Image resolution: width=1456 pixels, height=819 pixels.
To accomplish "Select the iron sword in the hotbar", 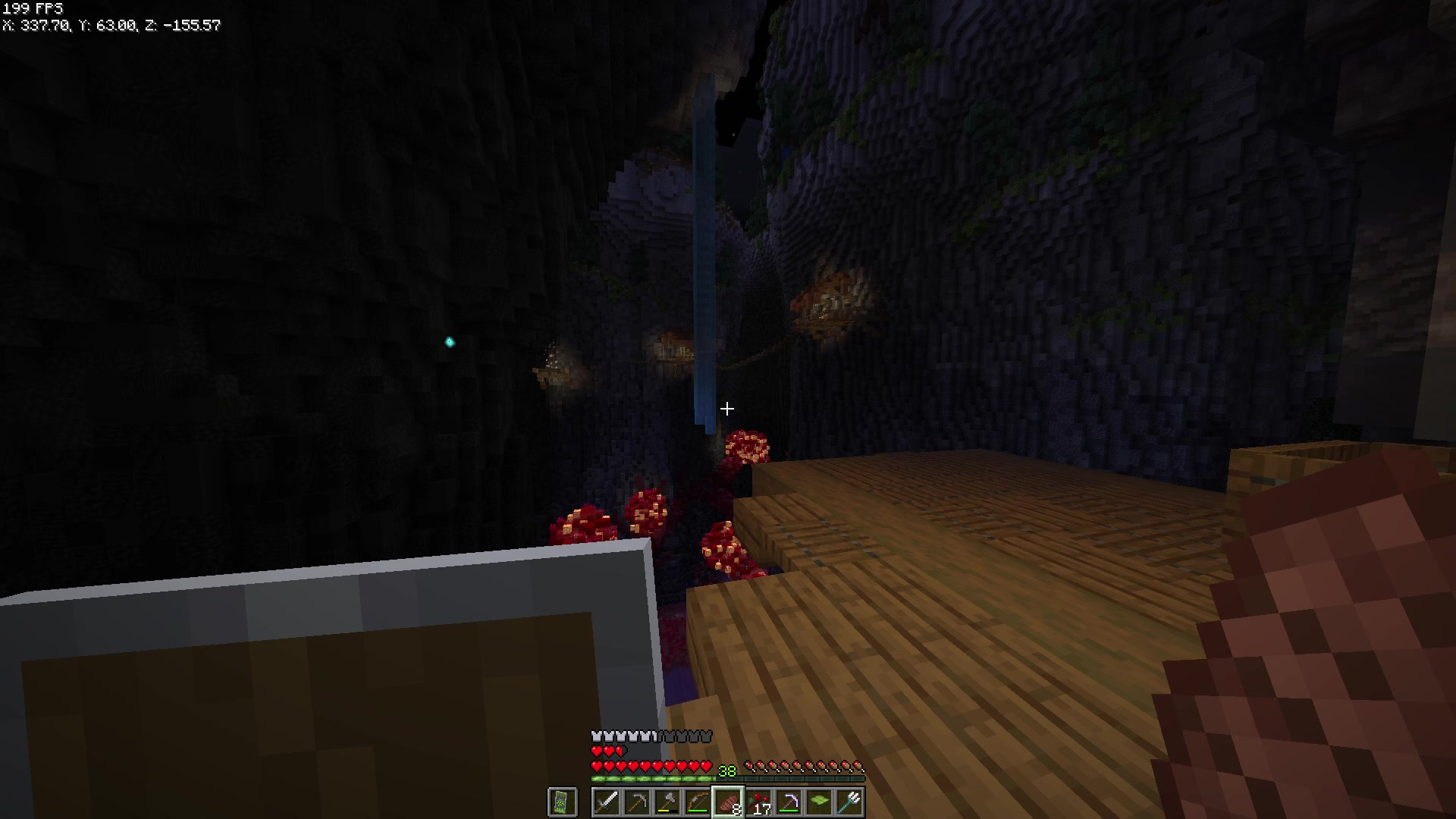I will tap(607, 802).
